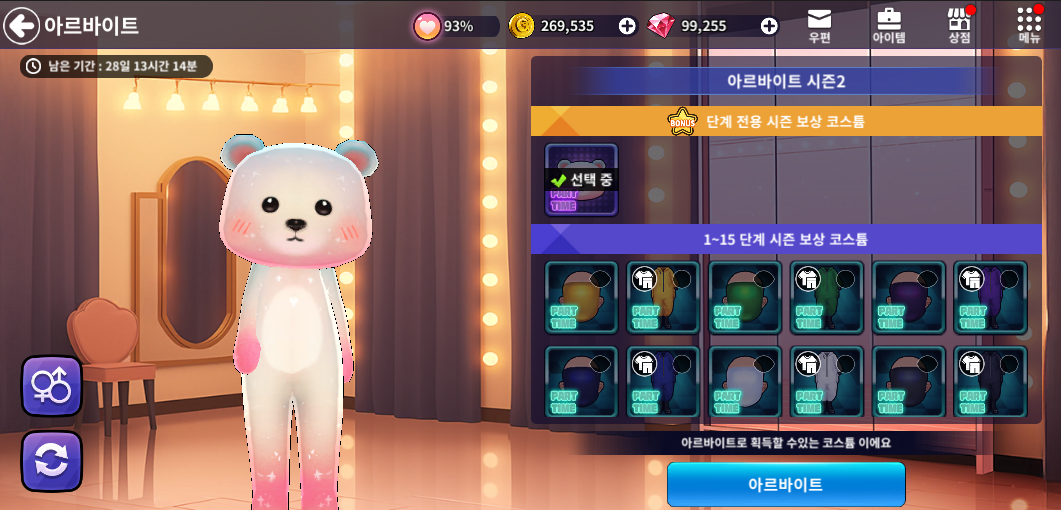Start the 아르바이트 part-time job

pos(786,485)
